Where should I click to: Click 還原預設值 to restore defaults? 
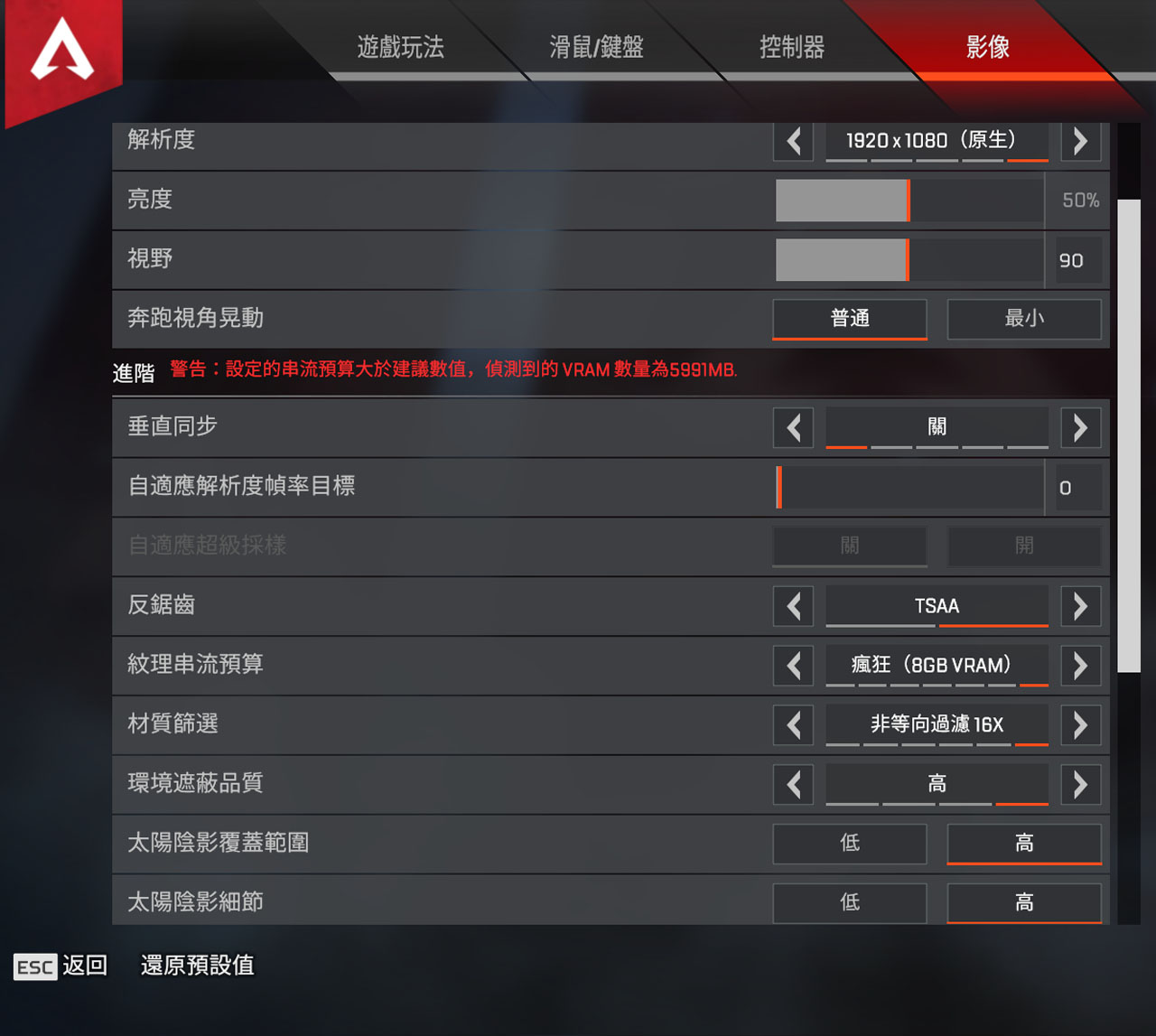pos(196,966)
